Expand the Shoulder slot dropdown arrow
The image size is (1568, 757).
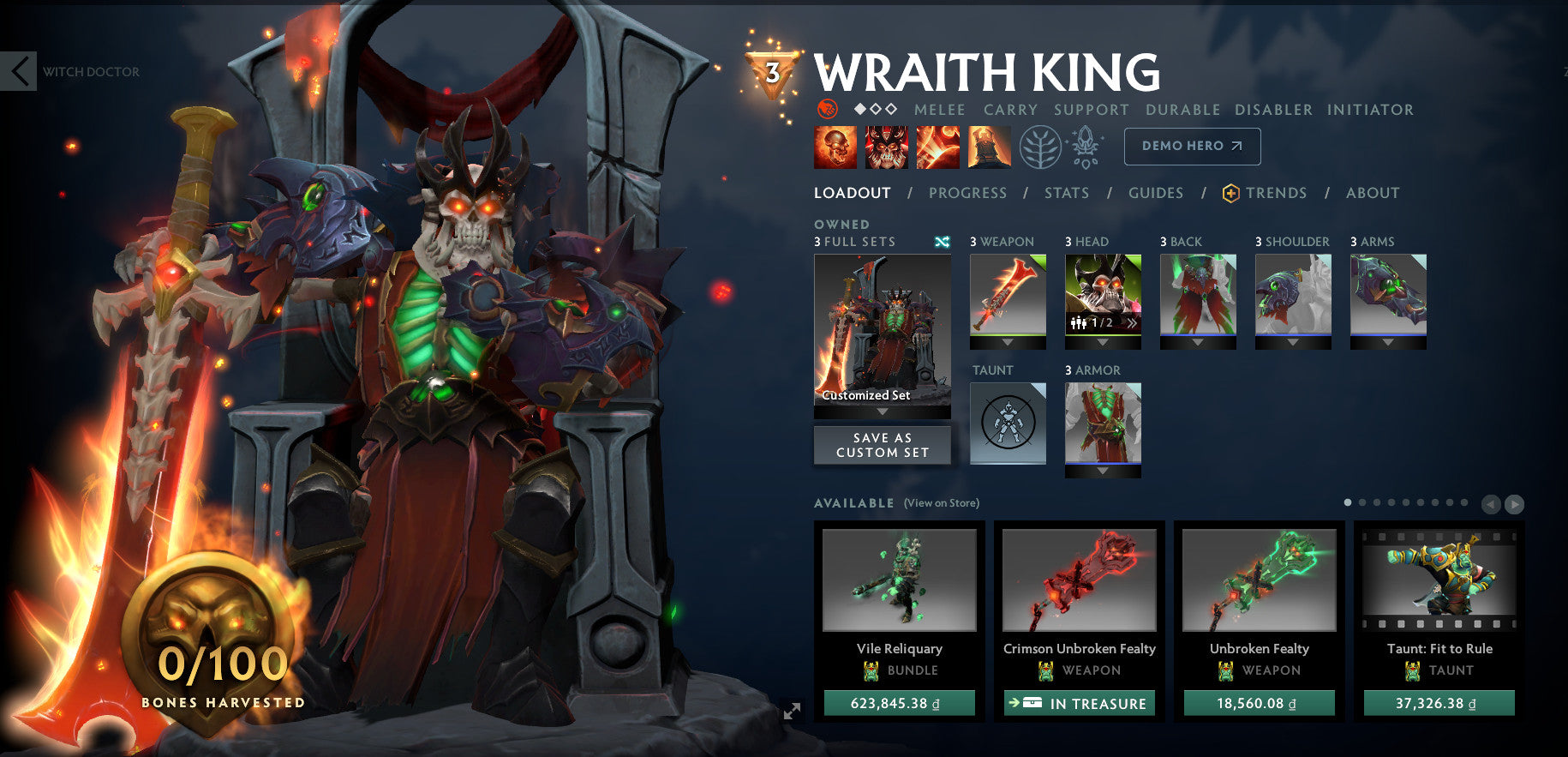pyautogui.click(x=1294, y=341)
